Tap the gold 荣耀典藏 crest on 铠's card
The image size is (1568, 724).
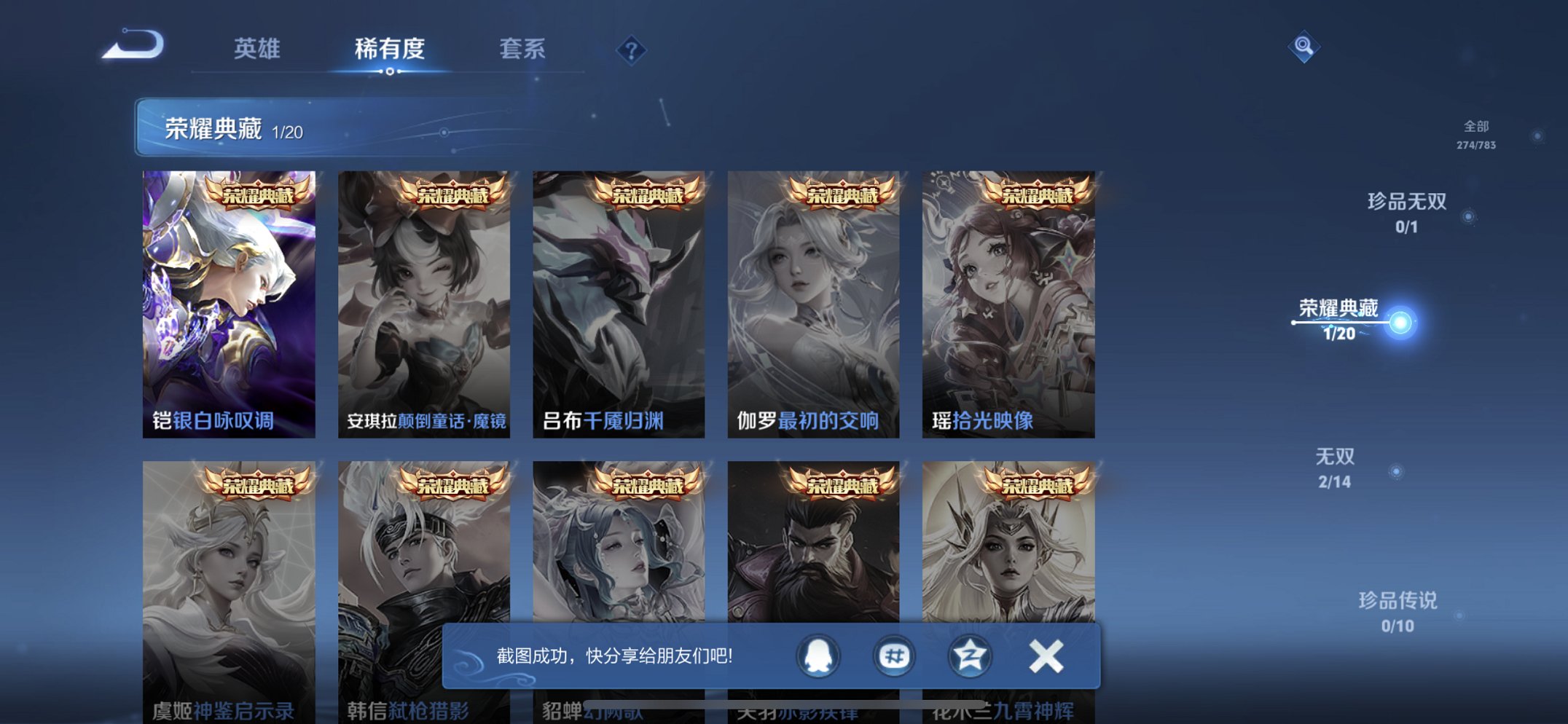(259, 194)
